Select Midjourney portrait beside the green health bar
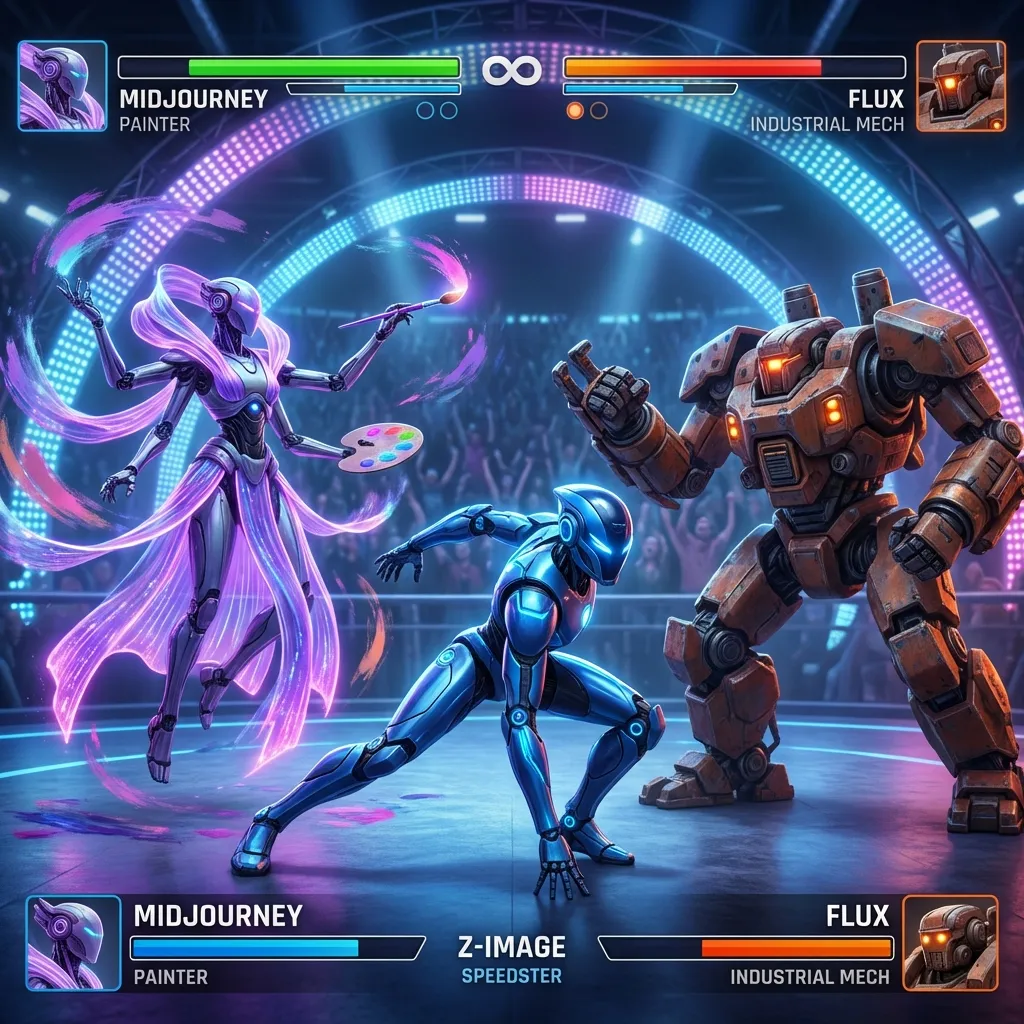Image resolution: width=1024 pixels, height=1024 pixels. tap(62, 86)
